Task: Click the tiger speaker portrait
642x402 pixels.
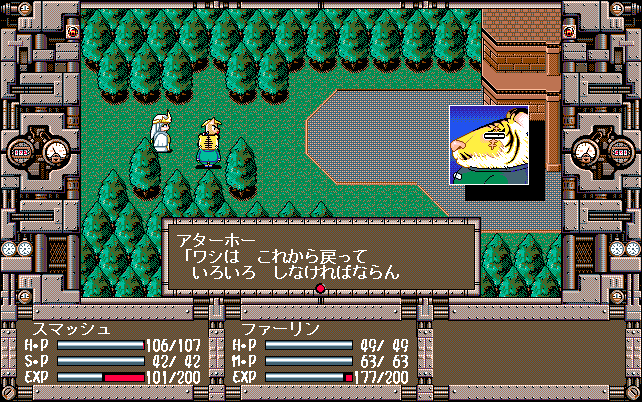Action: [x=488, y=145]
